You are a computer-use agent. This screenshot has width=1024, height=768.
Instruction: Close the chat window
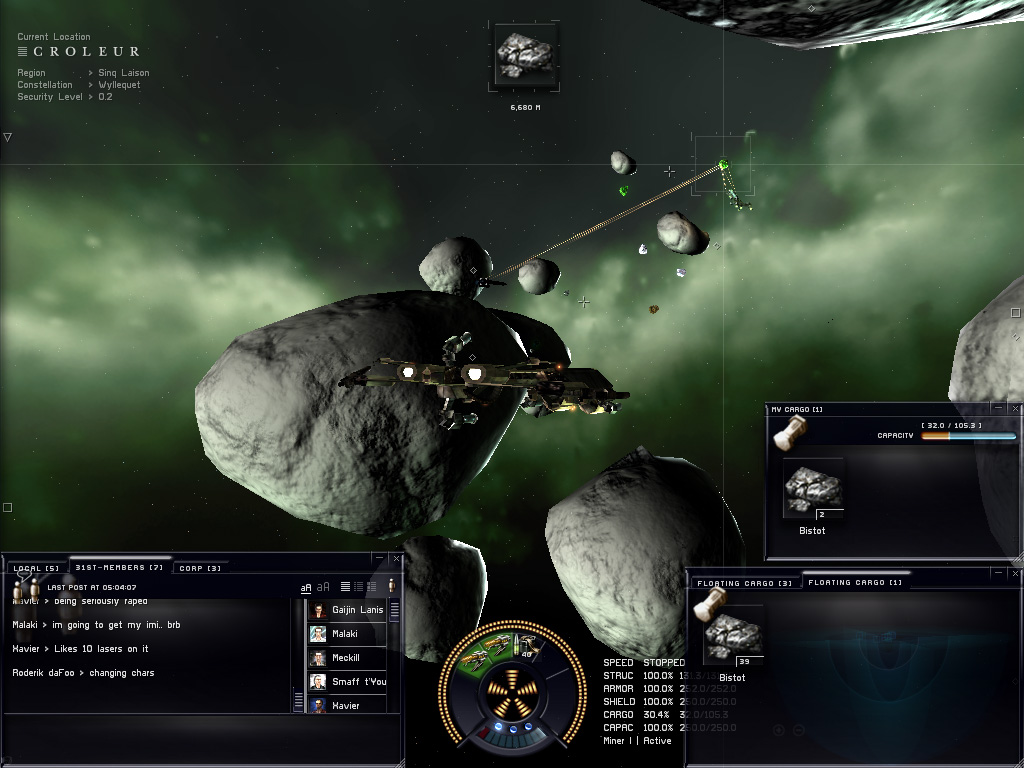(397, 559)
